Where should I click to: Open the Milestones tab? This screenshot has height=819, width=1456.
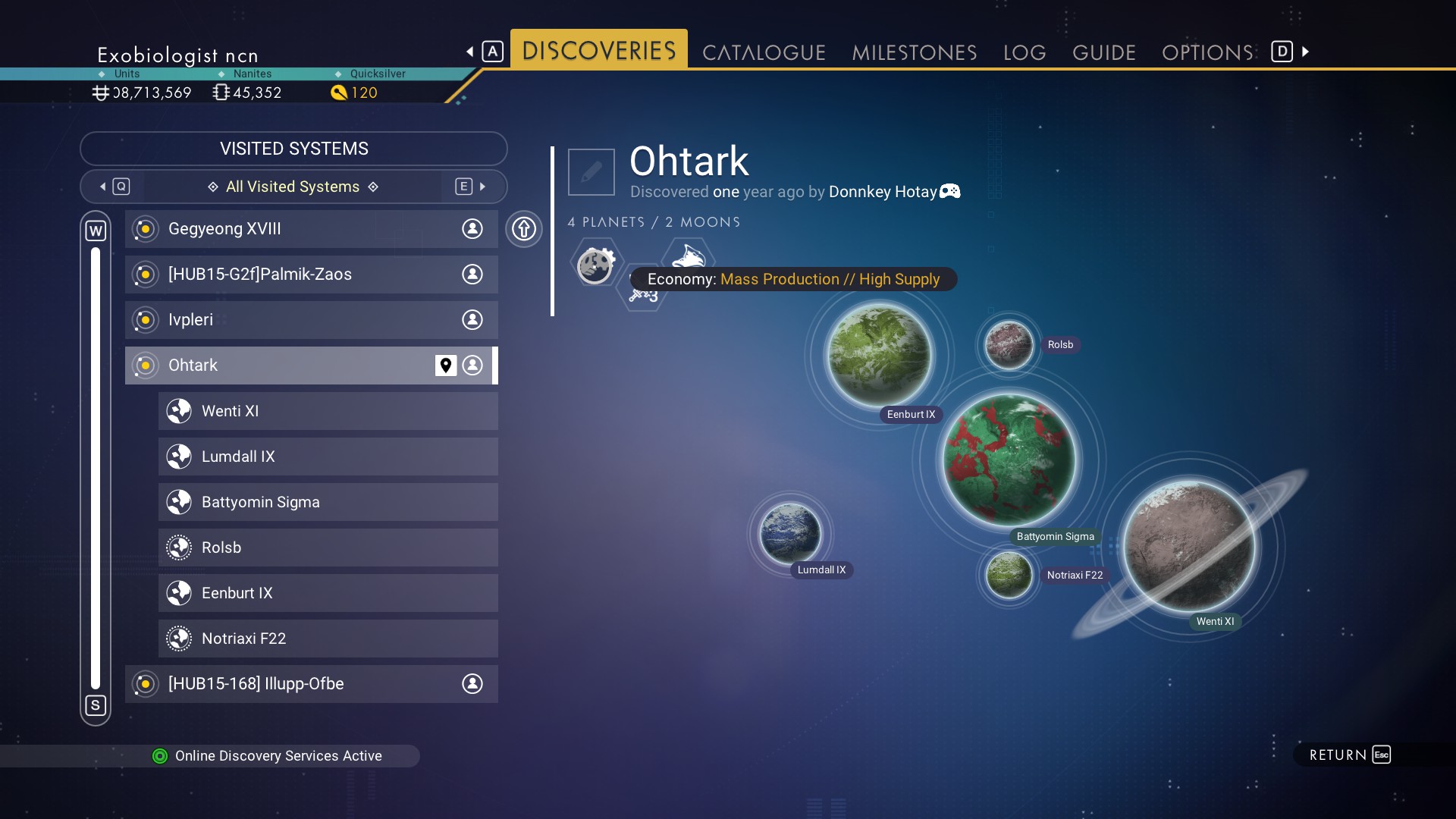coord(914,52)
